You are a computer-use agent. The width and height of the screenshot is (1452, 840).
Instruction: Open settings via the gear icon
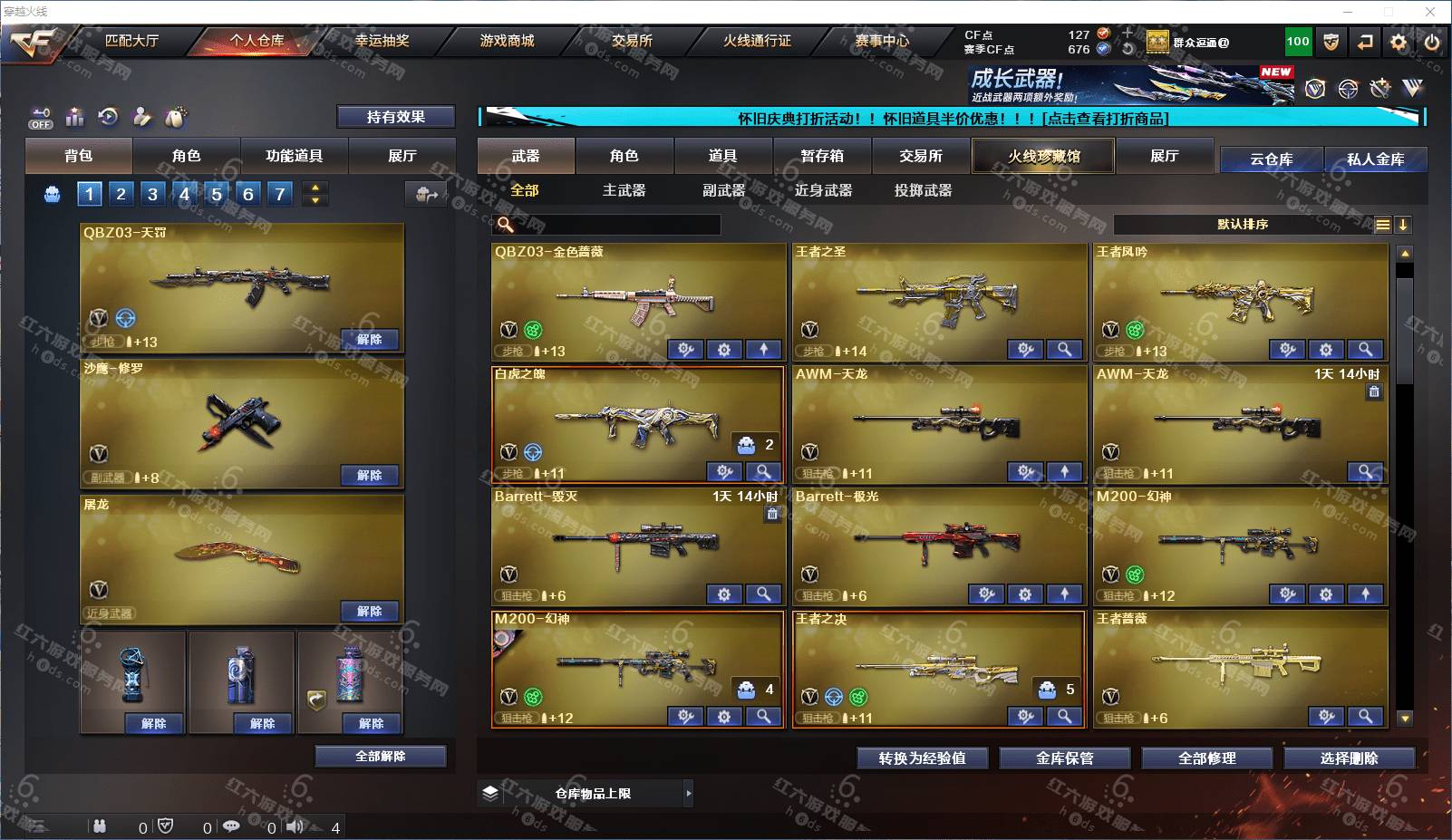click(x=1399, y=42)
